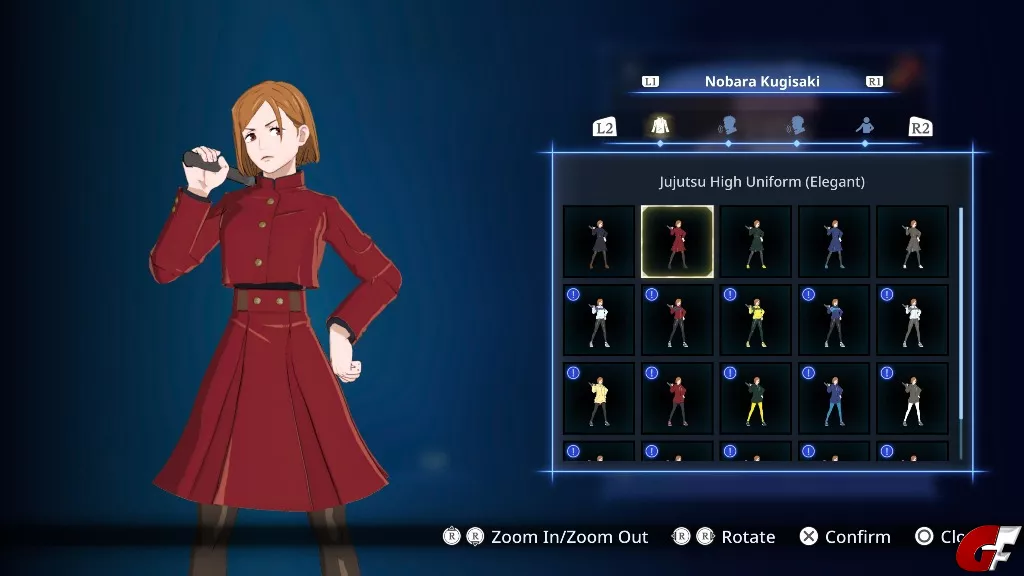The width and height of the screenshot is (1024, 576).
Task: Open the outfit jacket category tab
Action: [660, 126]
